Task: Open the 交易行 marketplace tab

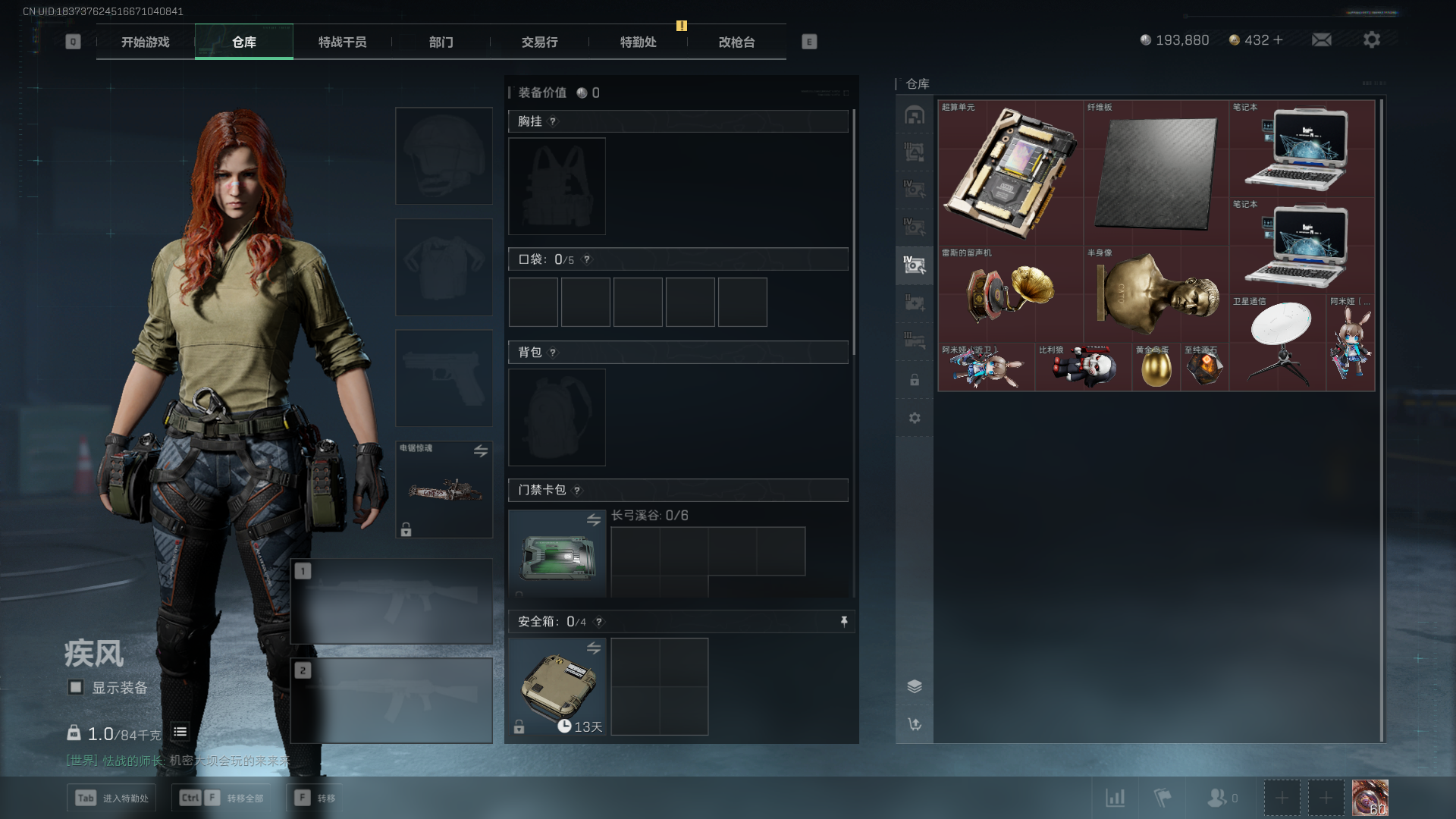Action: click(x=539, y=42)
